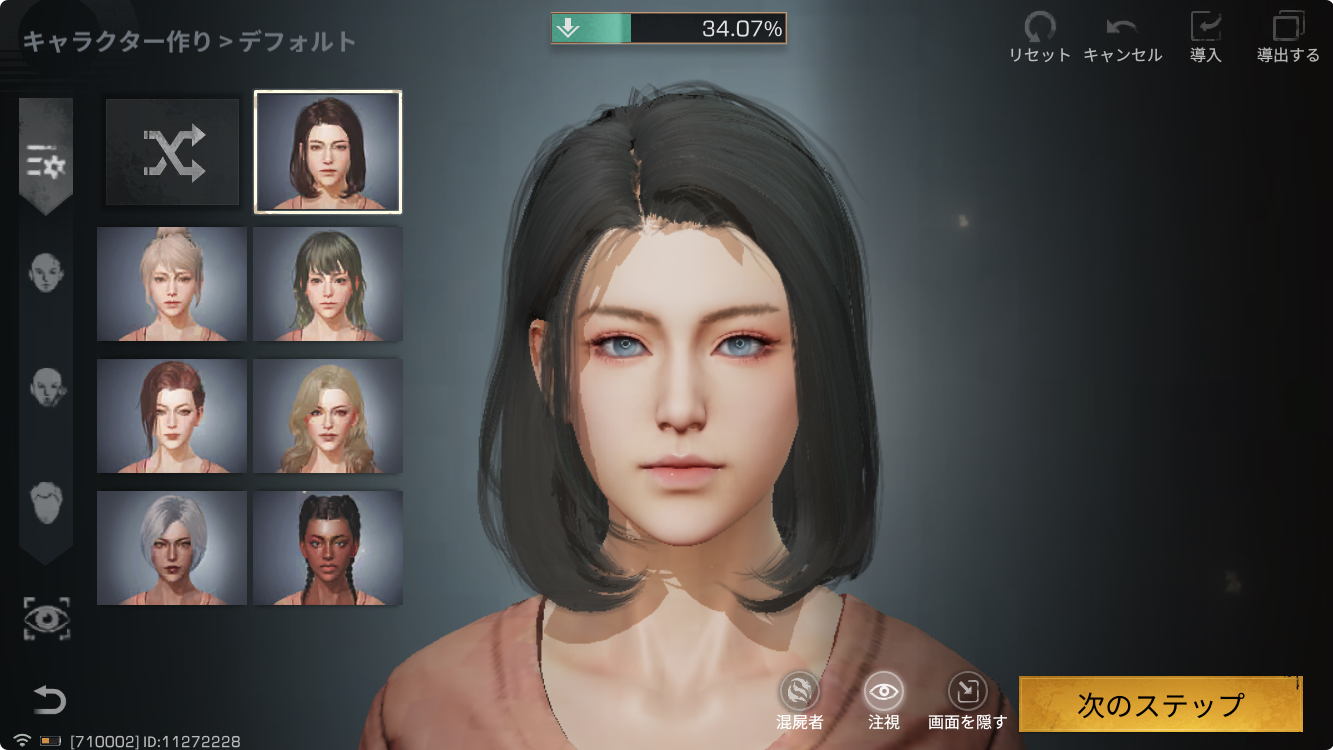Pick the silver short hair preset
1333x750 pixels.
click(x=172, y=548)
